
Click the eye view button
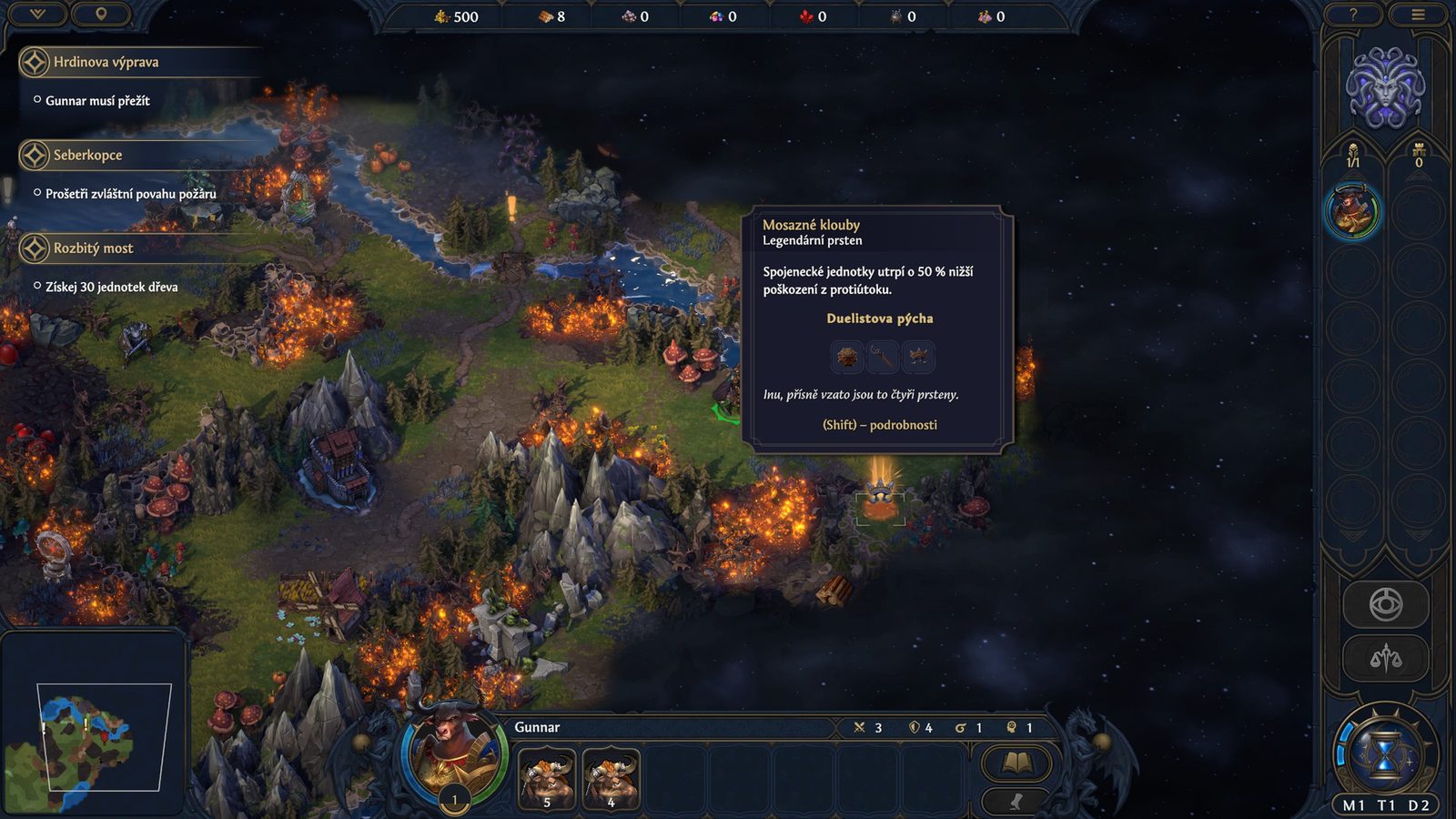pyautogui.click(x=1385, y=604)
